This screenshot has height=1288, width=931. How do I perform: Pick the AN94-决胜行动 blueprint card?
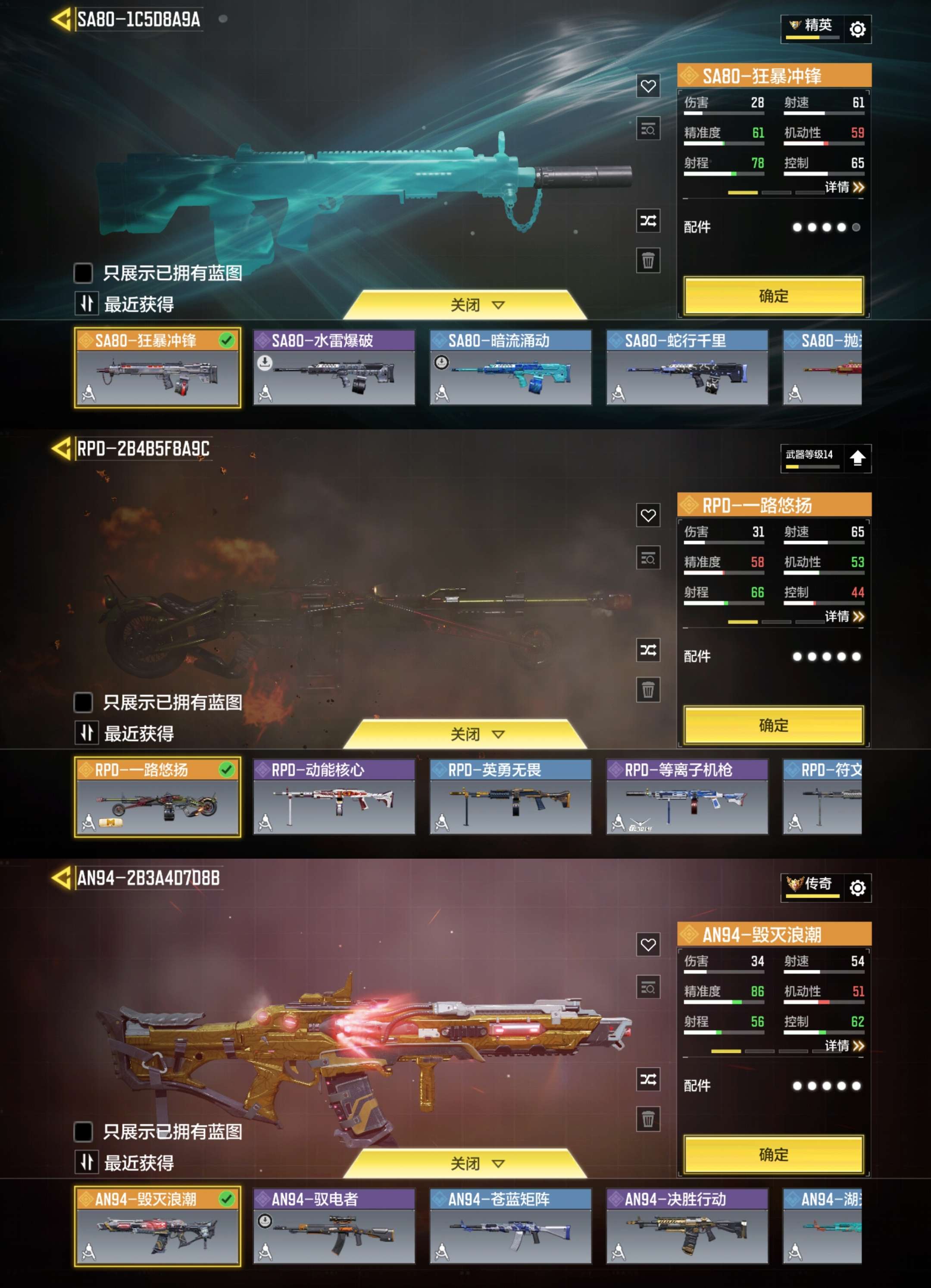pyautogui.click(x=687, y=1226)
